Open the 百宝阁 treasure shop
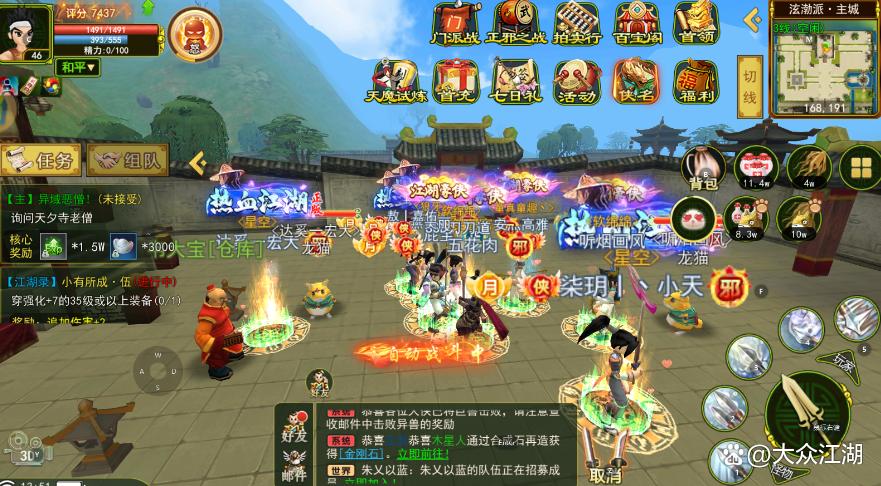The image size is (881, 486). pyautogui.click(x=636, y=23)
